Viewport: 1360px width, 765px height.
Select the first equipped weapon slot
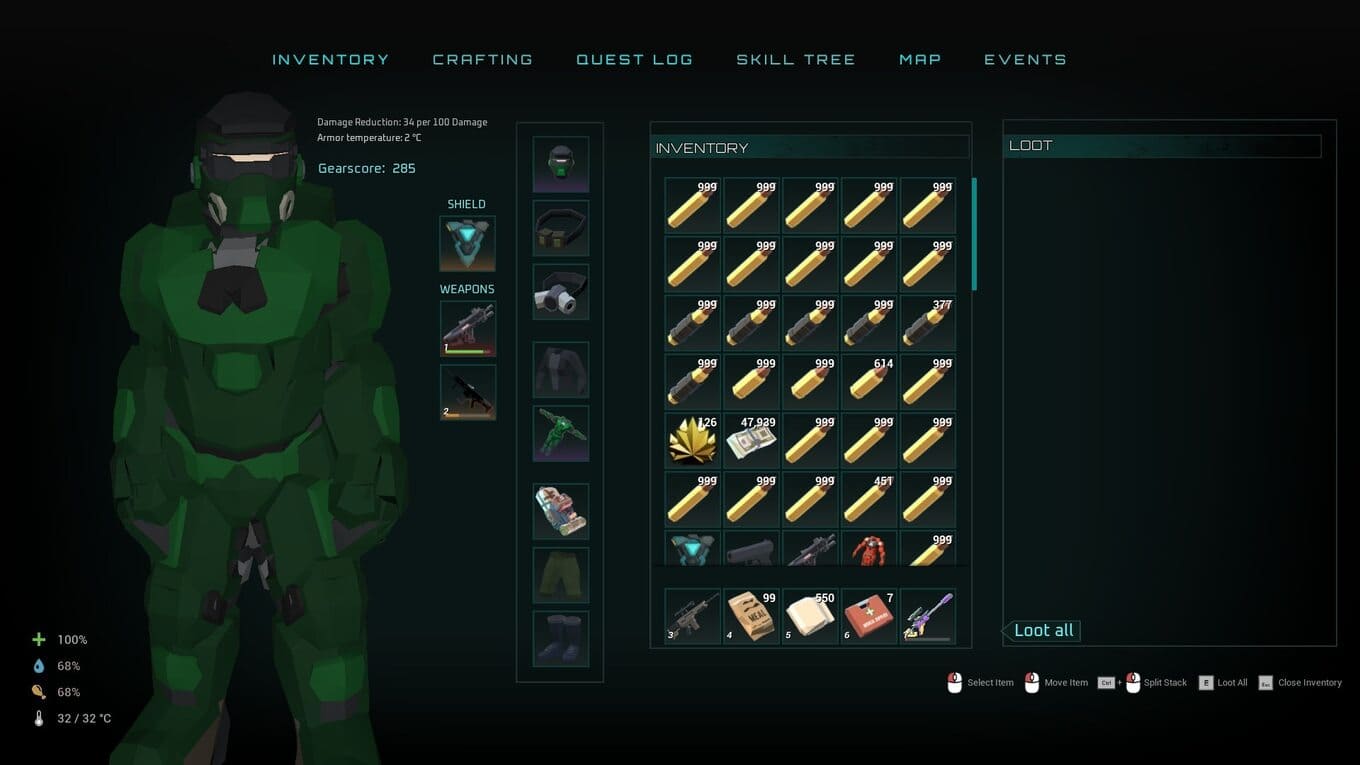coord(467,328)
